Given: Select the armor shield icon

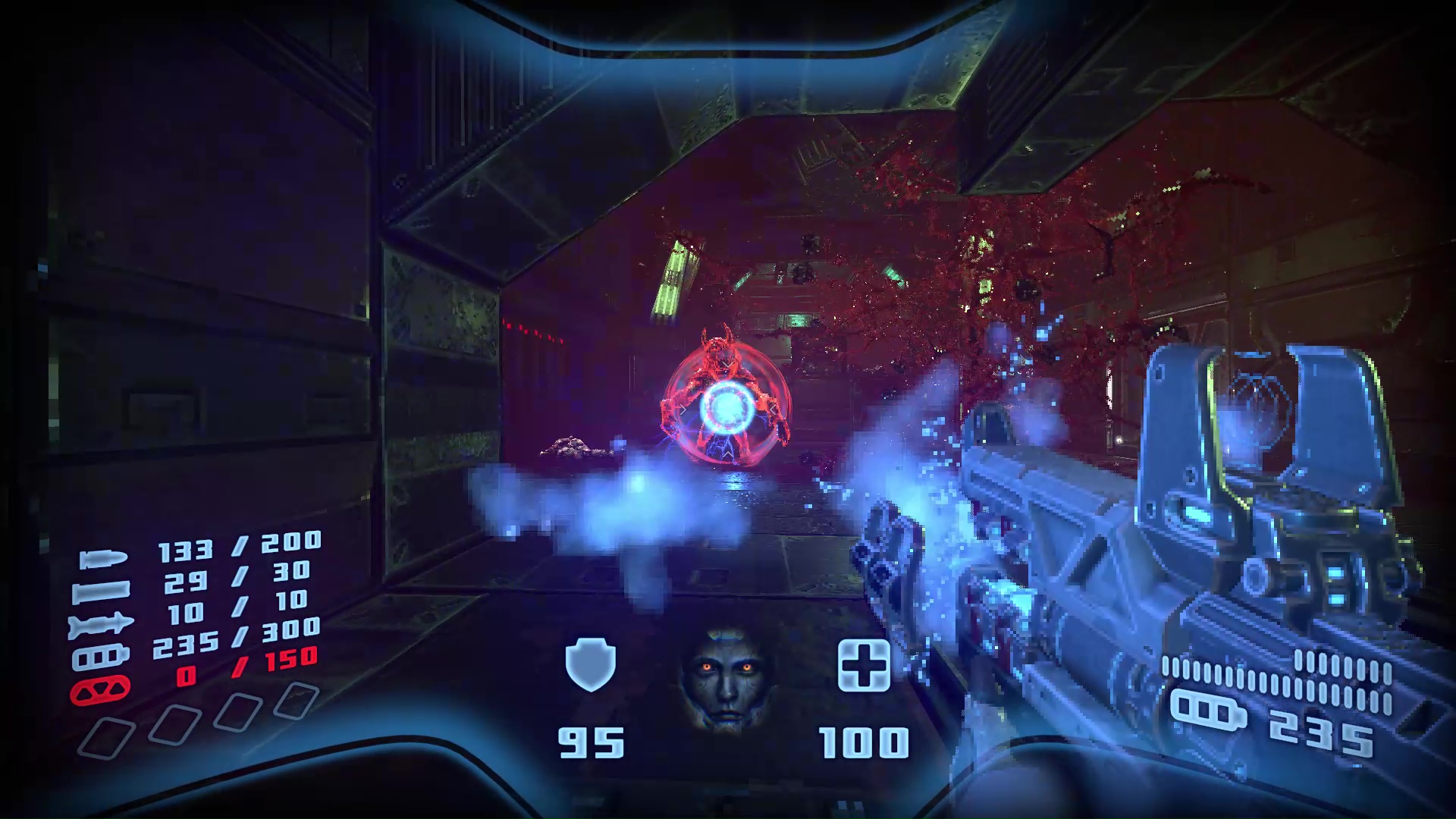Looking at the screenshot, I should tap(590, 664).
